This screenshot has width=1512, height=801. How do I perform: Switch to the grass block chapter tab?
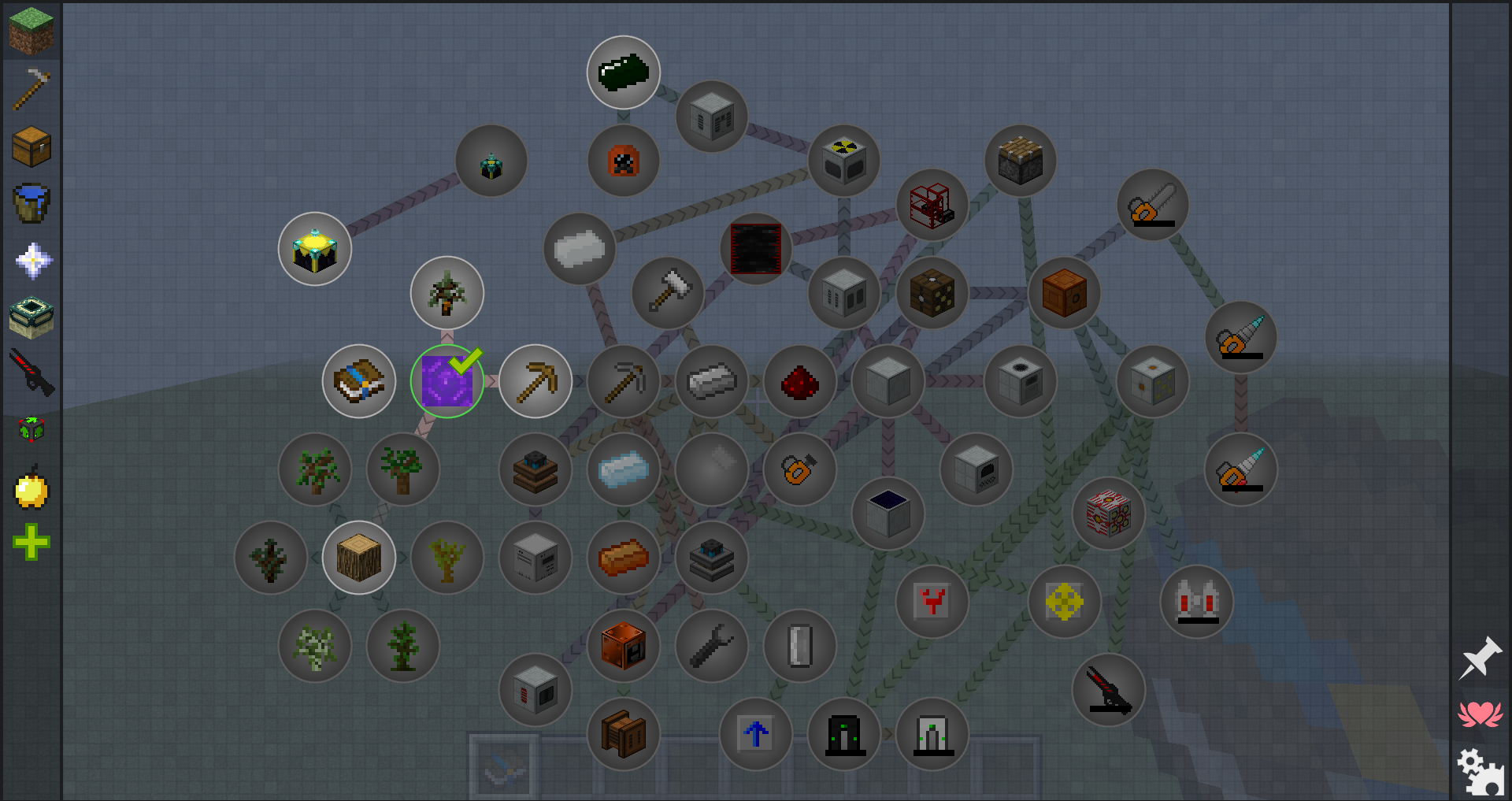tap(31, 31)
